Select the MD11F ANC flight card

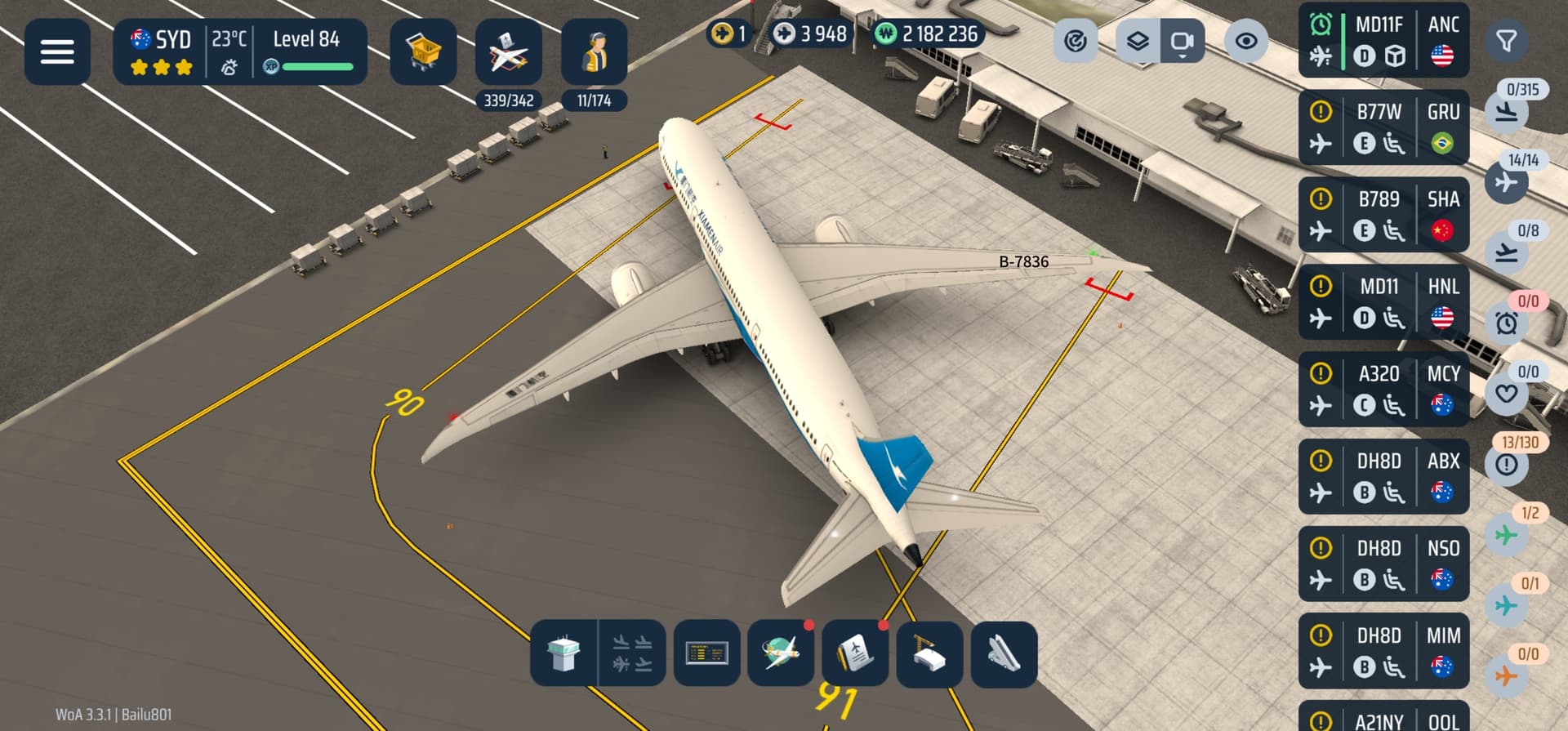click(x=1383, y=40)
